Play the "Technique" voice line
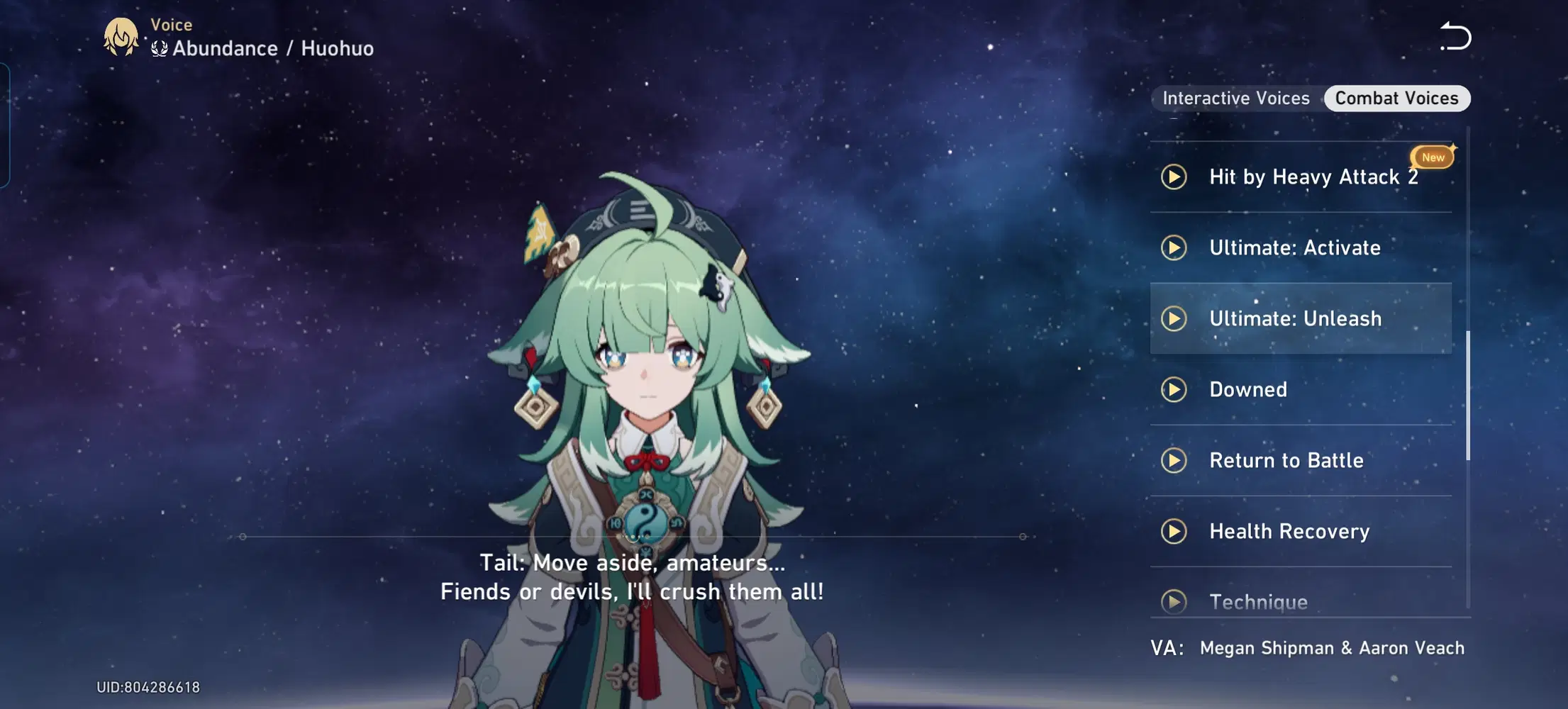 click(1174, 602)
